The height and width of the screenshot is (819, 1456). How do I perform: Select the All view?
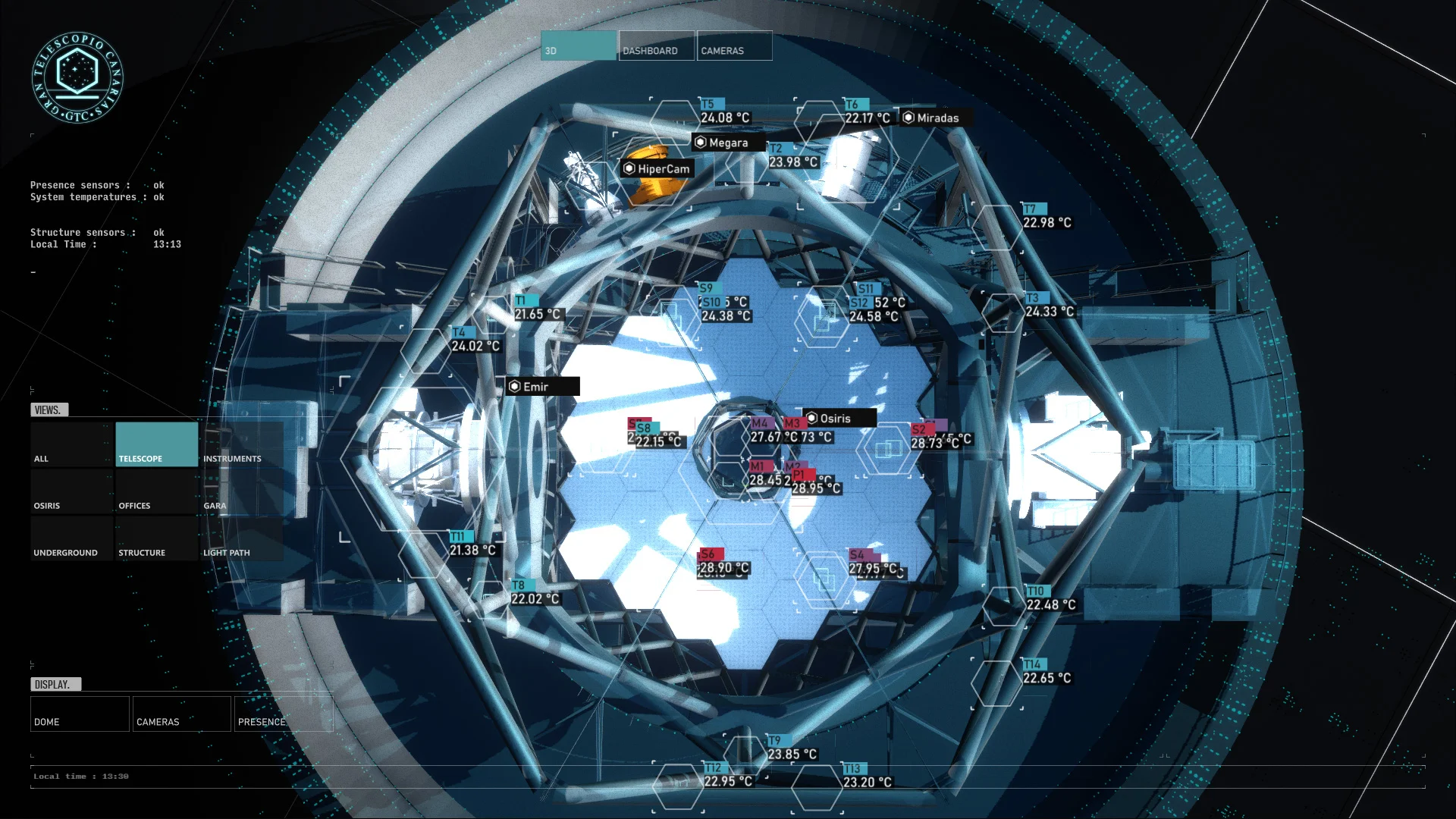click(x=72, y=444)
